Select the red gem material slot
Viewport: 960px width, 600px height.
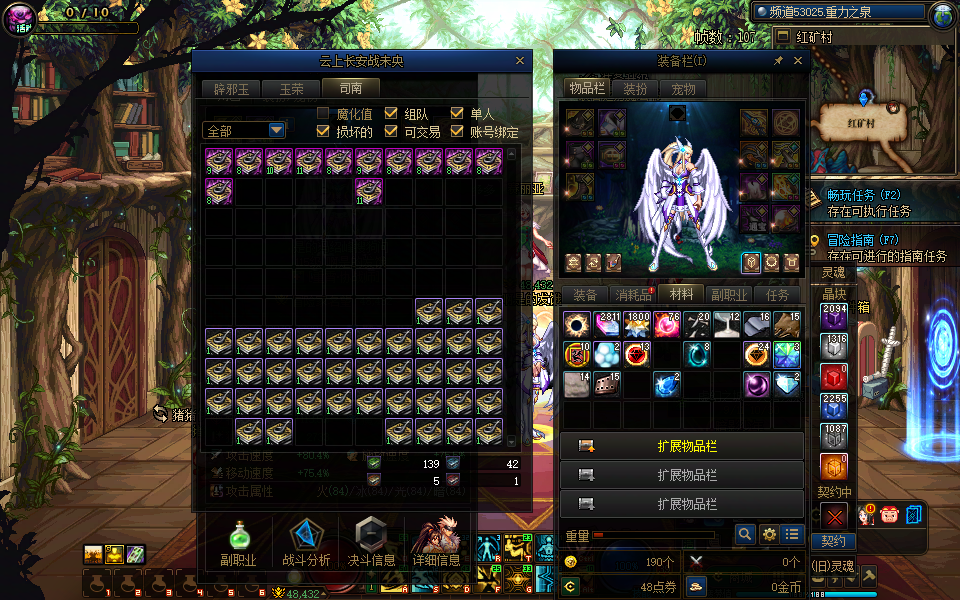pyautogui.click(x=834, y=378)
